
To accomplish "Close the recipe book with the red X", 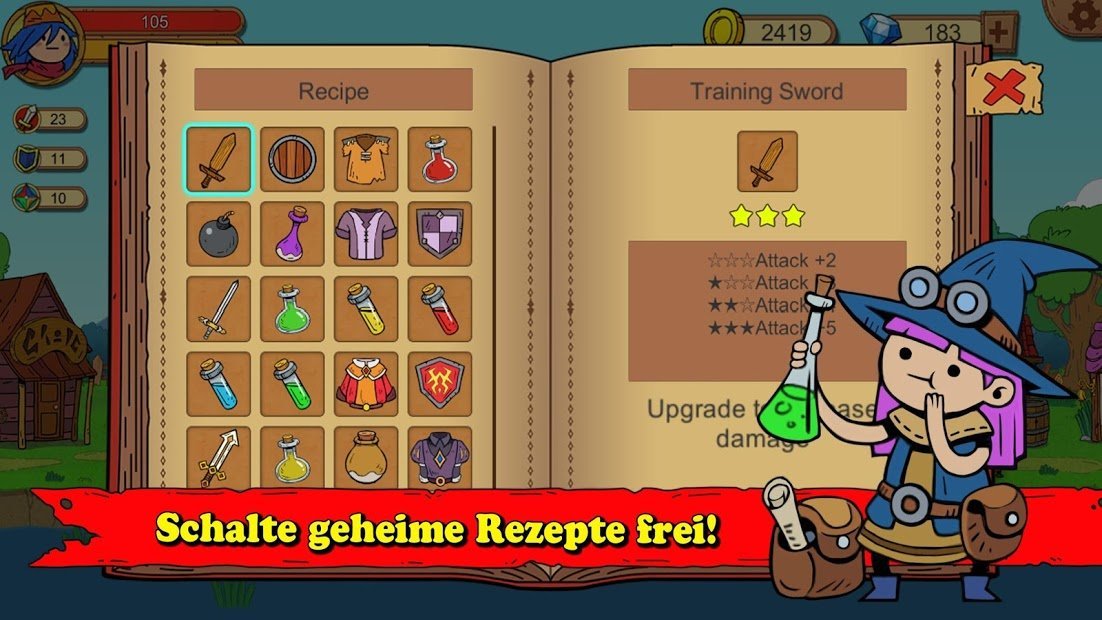I will tap(1002, 88).
